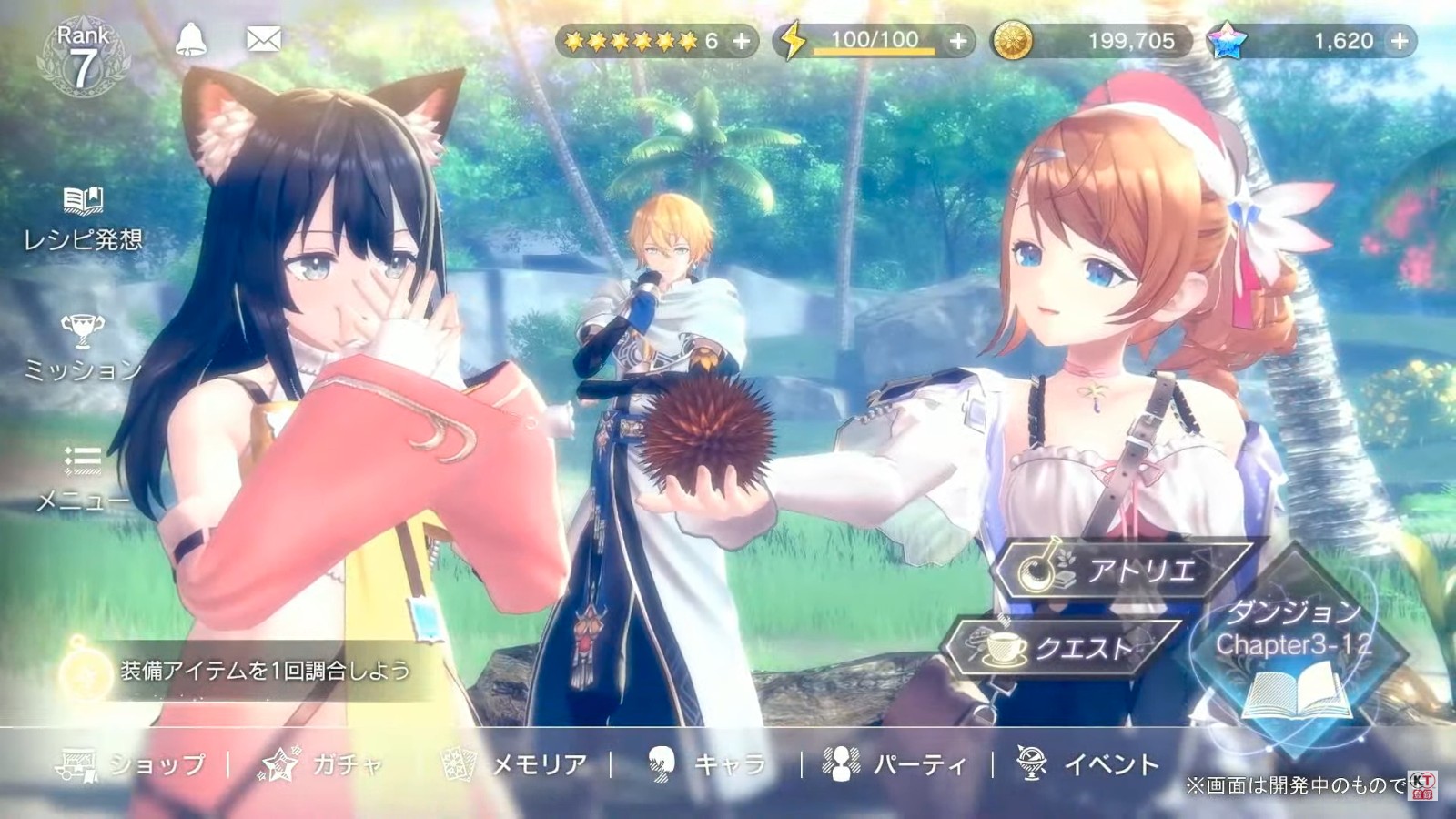Open the notification bell
This screenshot has width=1456, height=819.
191,39
